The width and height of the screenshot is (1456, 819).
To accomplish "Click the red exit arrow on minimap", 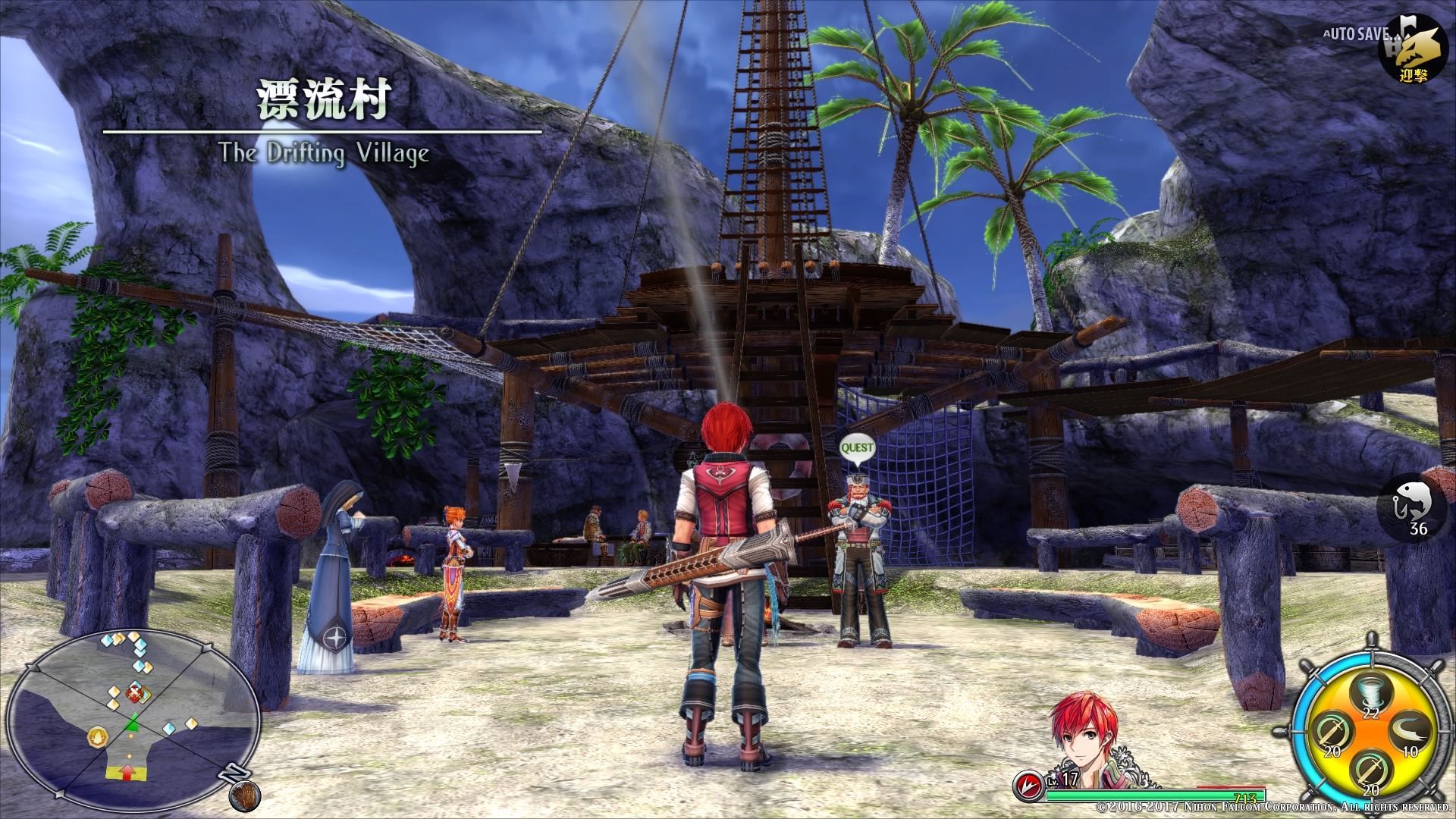I will point(128,772).
